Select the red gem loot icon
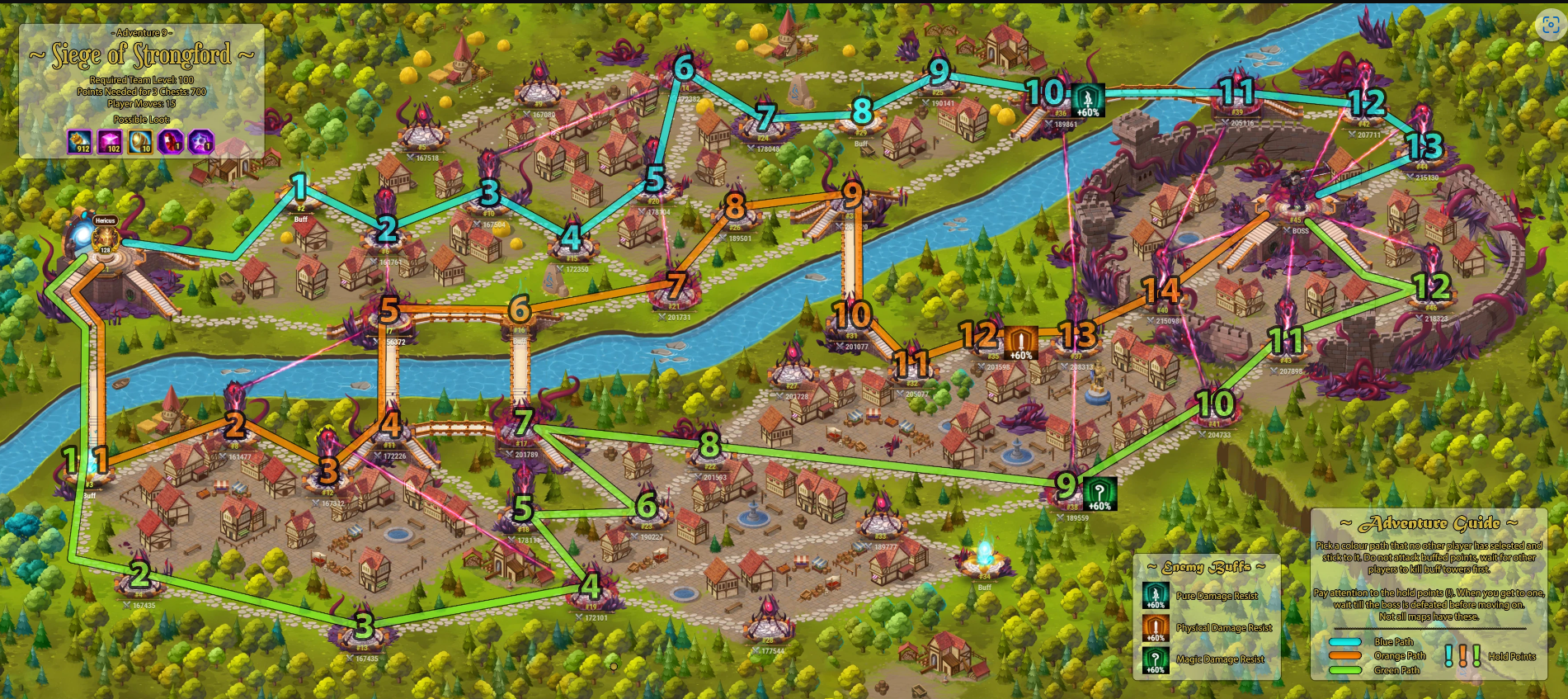The height and width of the screenshot is (699, 1568). 171,142
